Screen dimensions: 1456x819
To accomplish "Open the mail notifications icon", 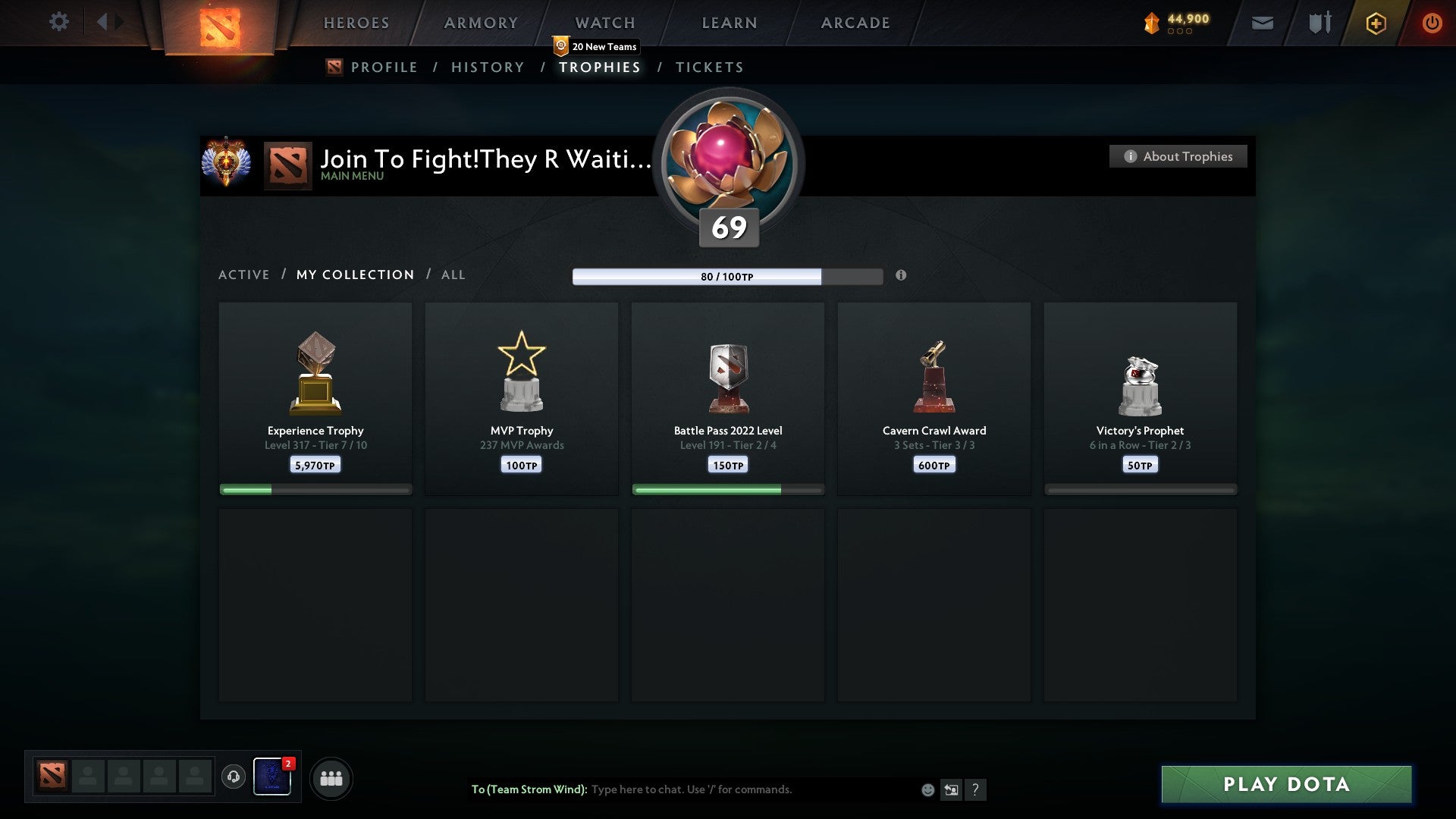I will pos(1263,23).
